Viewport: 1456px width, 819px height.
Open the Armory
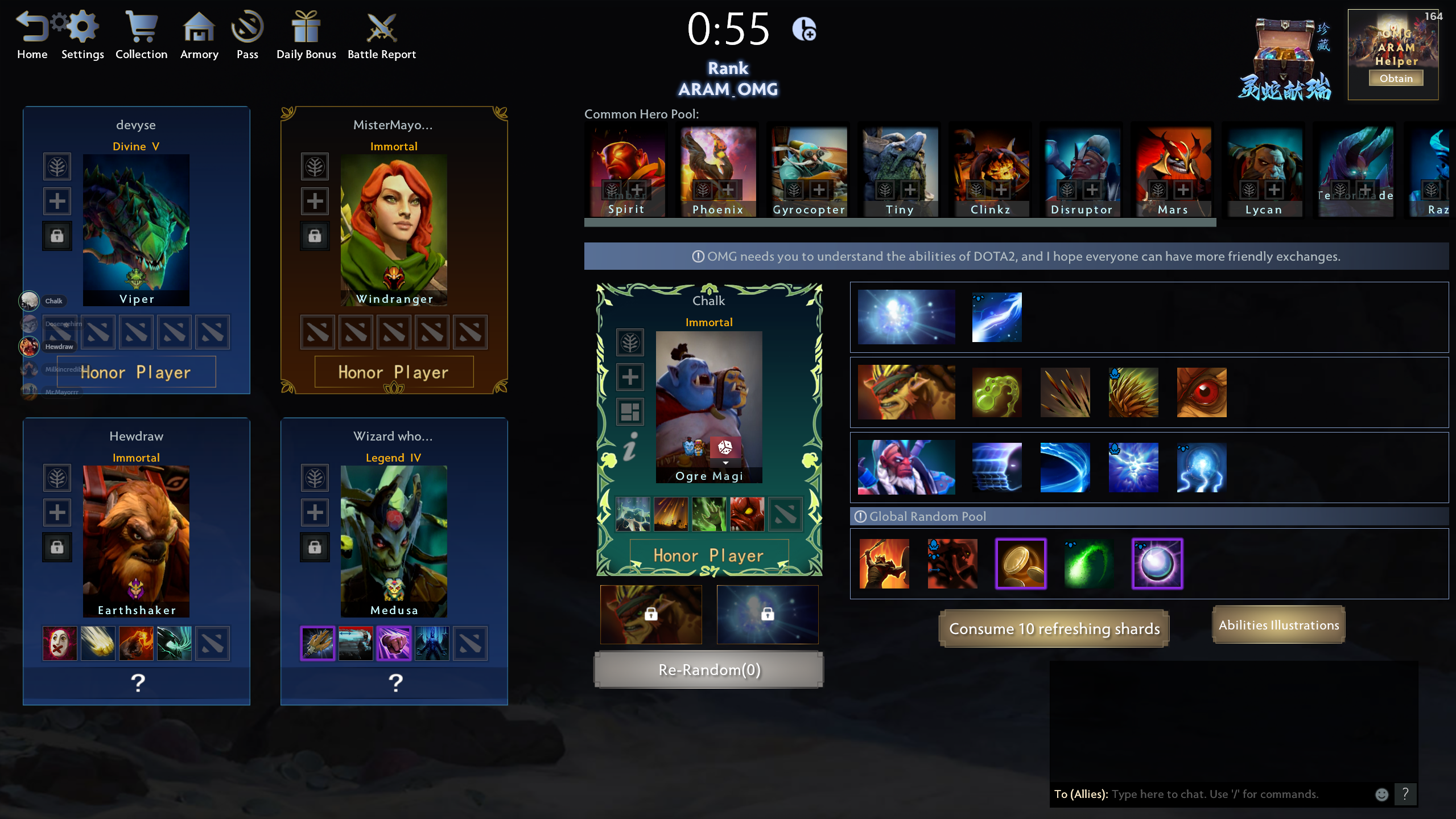[x=199, y=35]
